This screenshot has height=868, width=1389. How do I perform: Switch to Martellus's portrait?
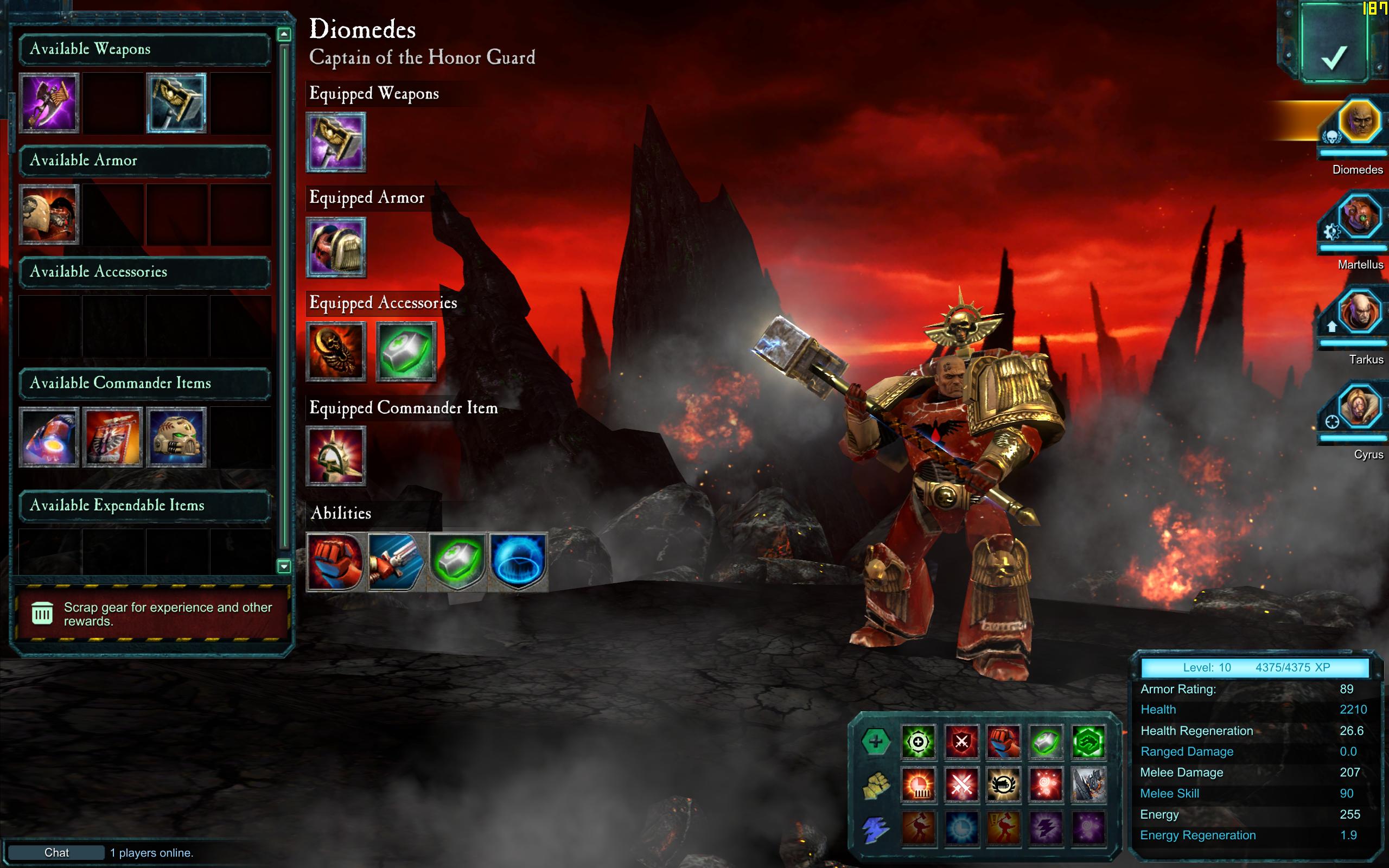1359,218
